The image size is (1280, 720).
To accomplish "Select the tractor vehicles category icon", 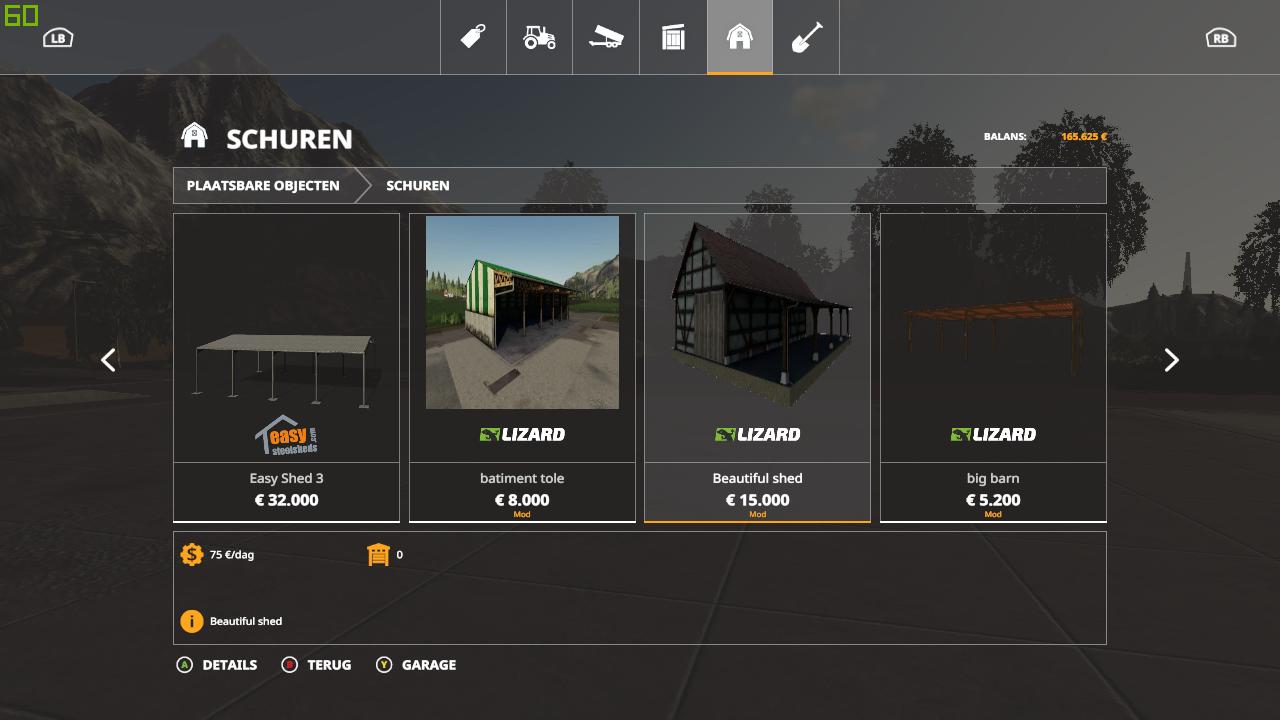I will 540,37.
